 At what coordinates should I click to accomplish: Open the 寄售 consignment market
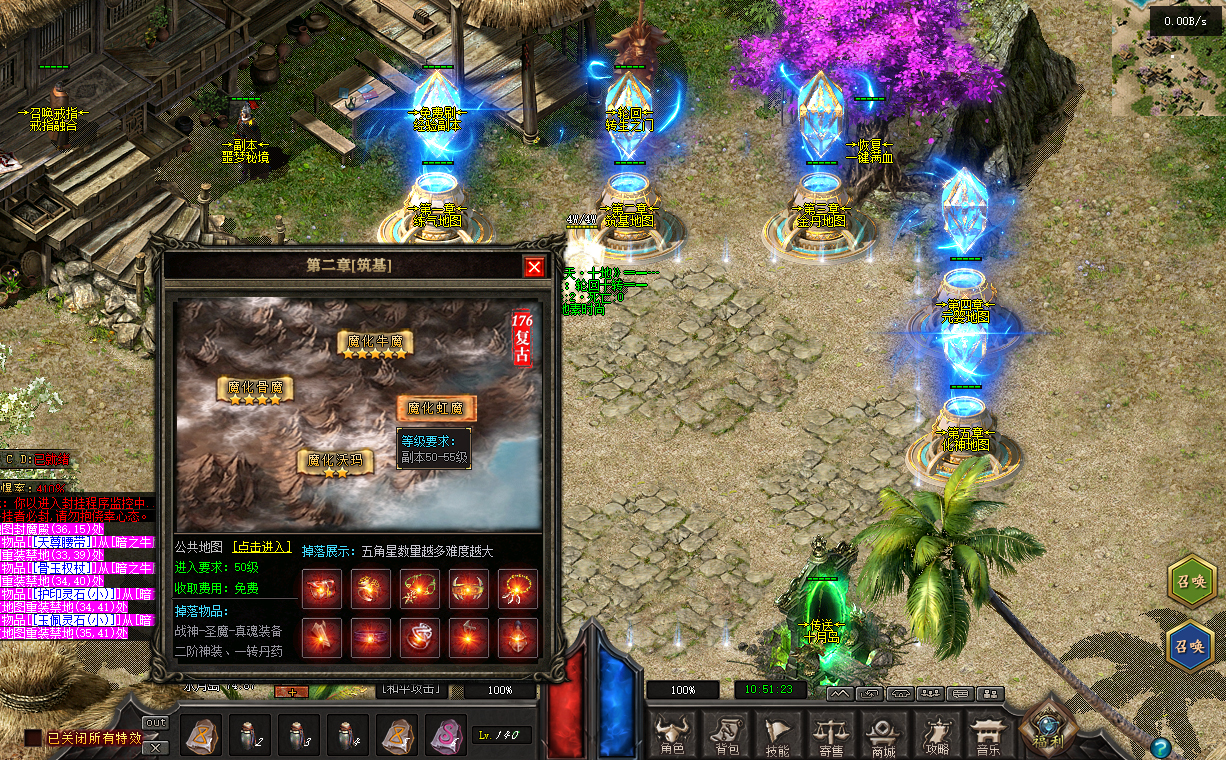pyautogui.click(x=830, y=735)
